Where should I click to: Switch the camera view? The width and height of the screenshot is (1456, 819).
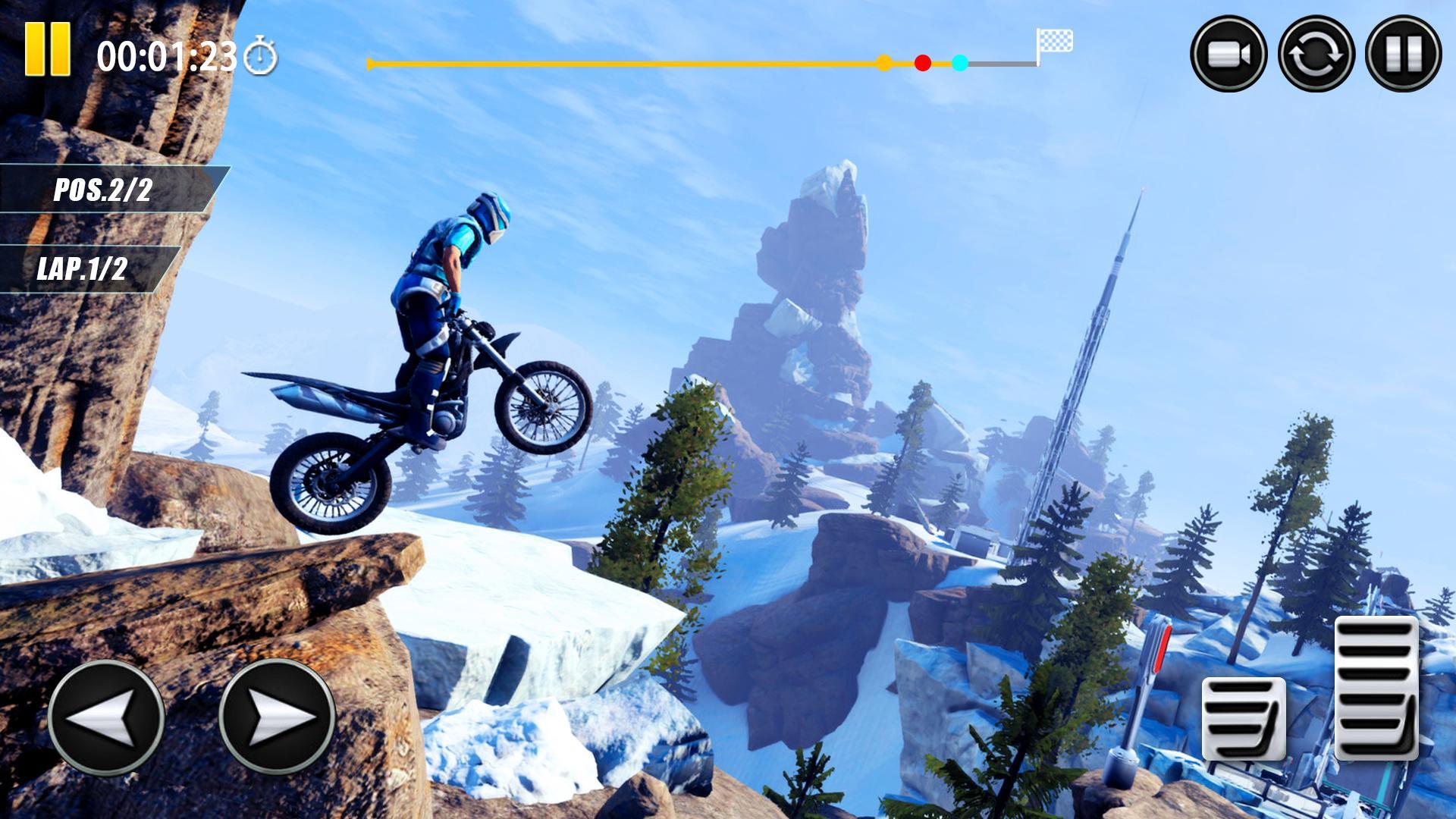pyautogui.click(x=1228, y=55)
